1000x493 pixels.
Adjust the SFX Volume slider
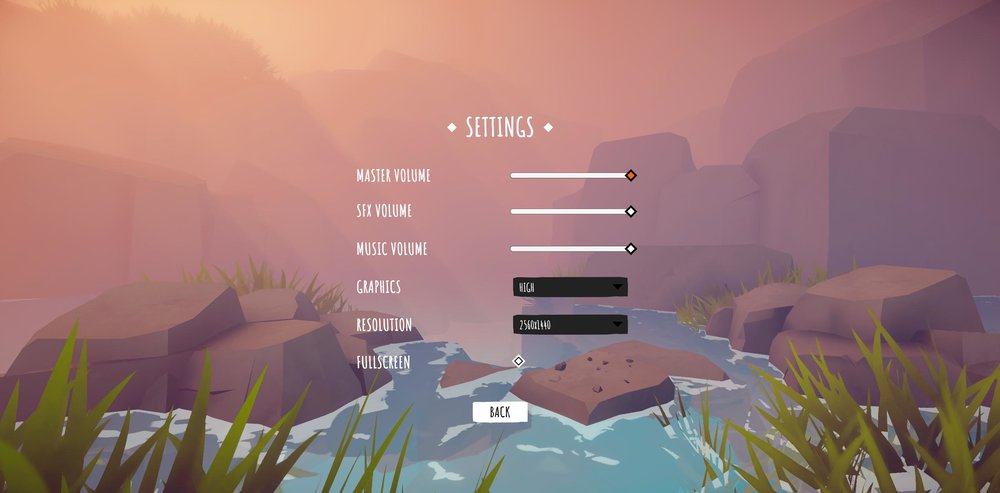tap(631, 211)
